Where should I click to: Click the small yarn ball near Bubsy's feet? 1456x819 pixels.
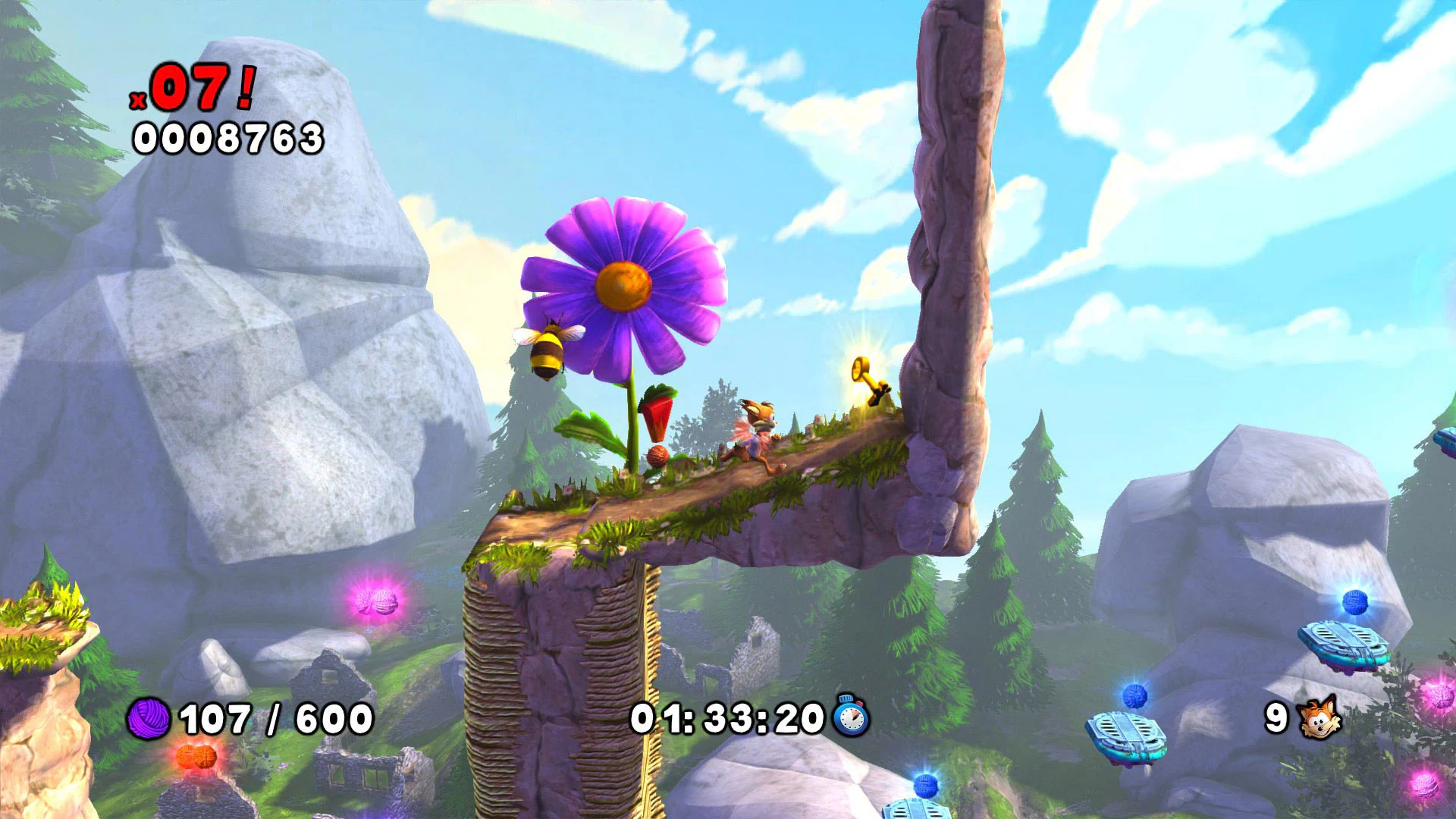(658, 456)
